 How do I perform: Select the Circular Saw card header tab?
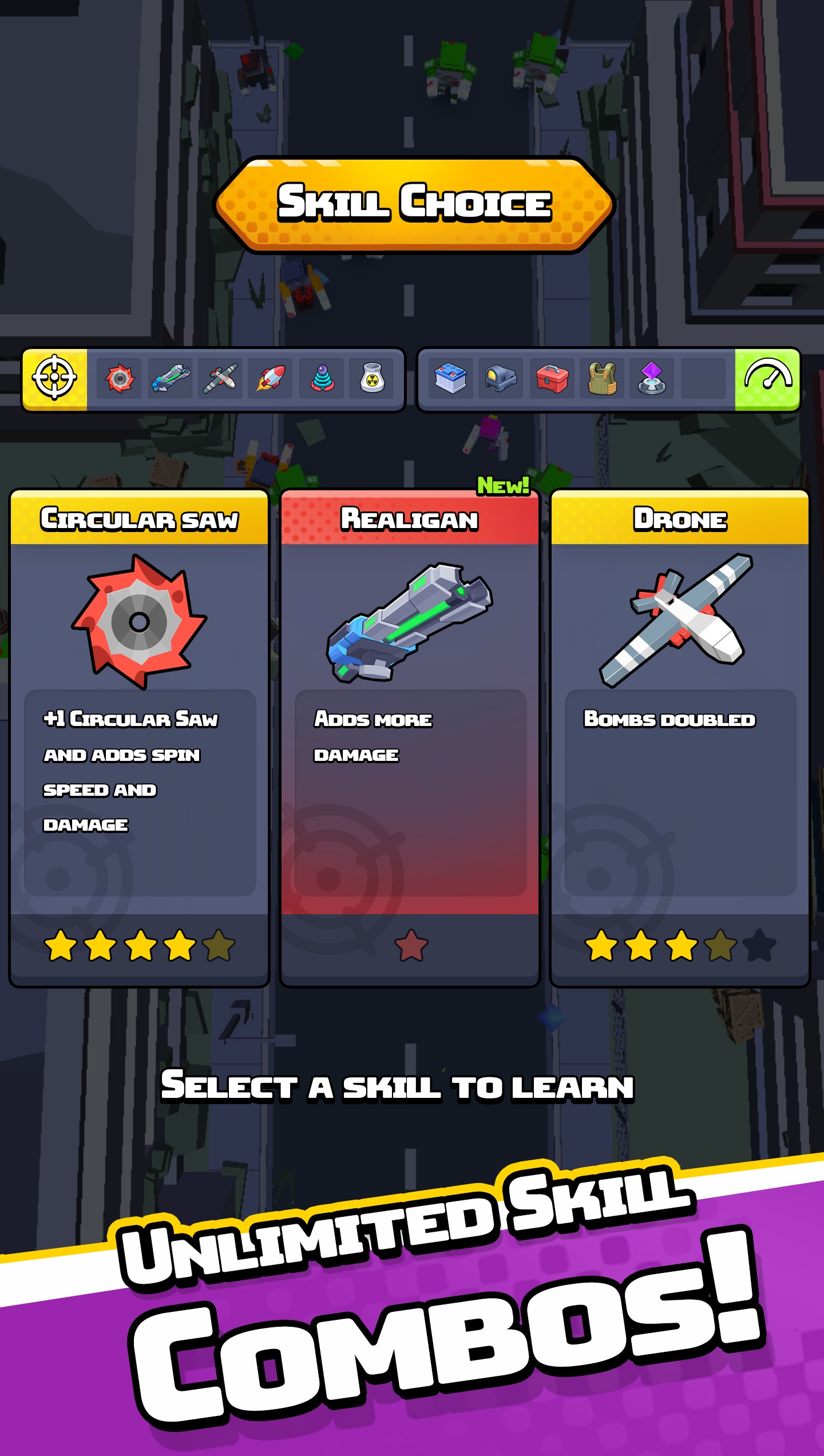tap(141, 521)
